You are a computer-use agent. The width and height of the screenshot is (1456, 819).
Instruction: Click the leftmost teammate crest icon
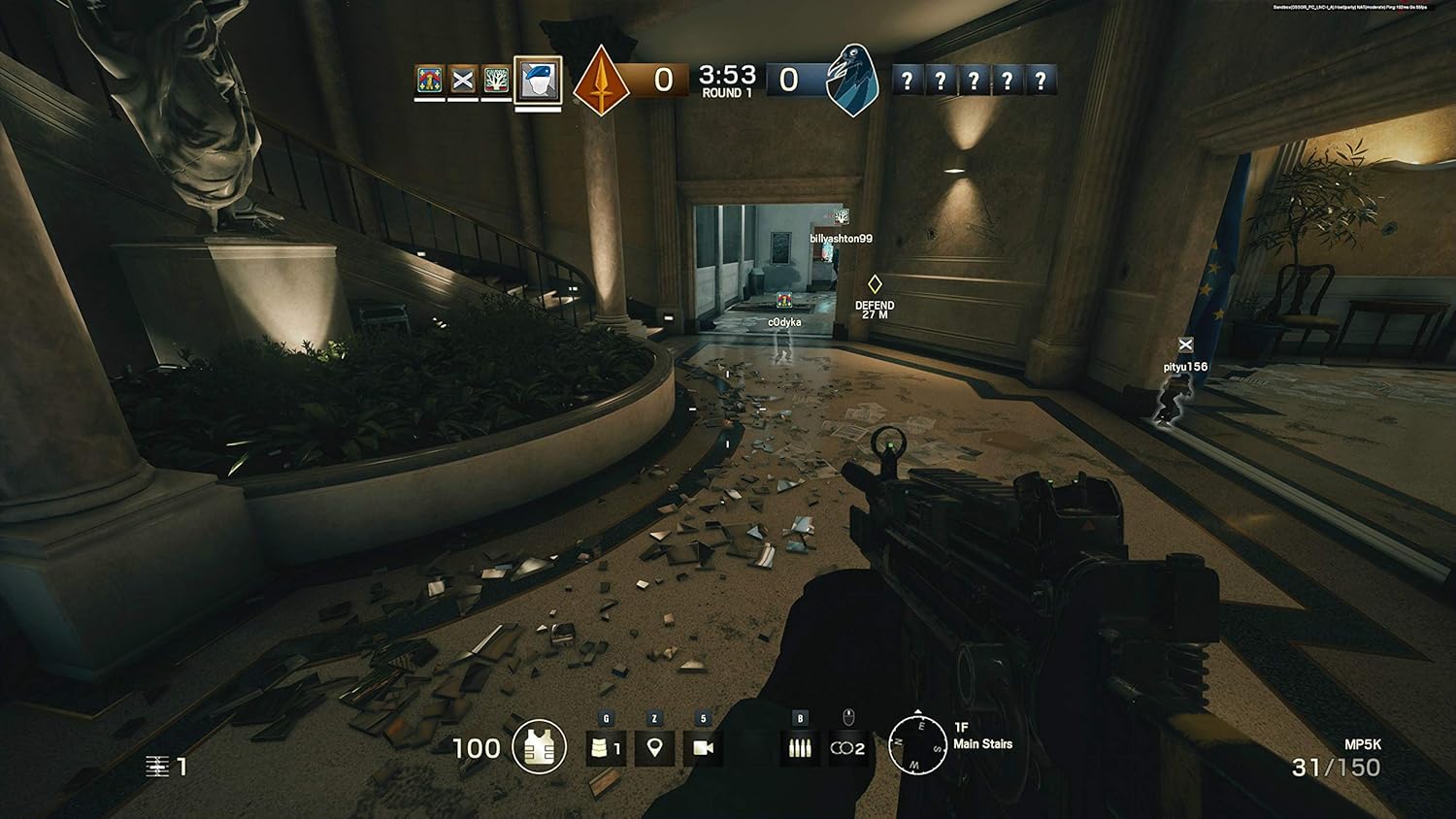[x=428, y=79]
